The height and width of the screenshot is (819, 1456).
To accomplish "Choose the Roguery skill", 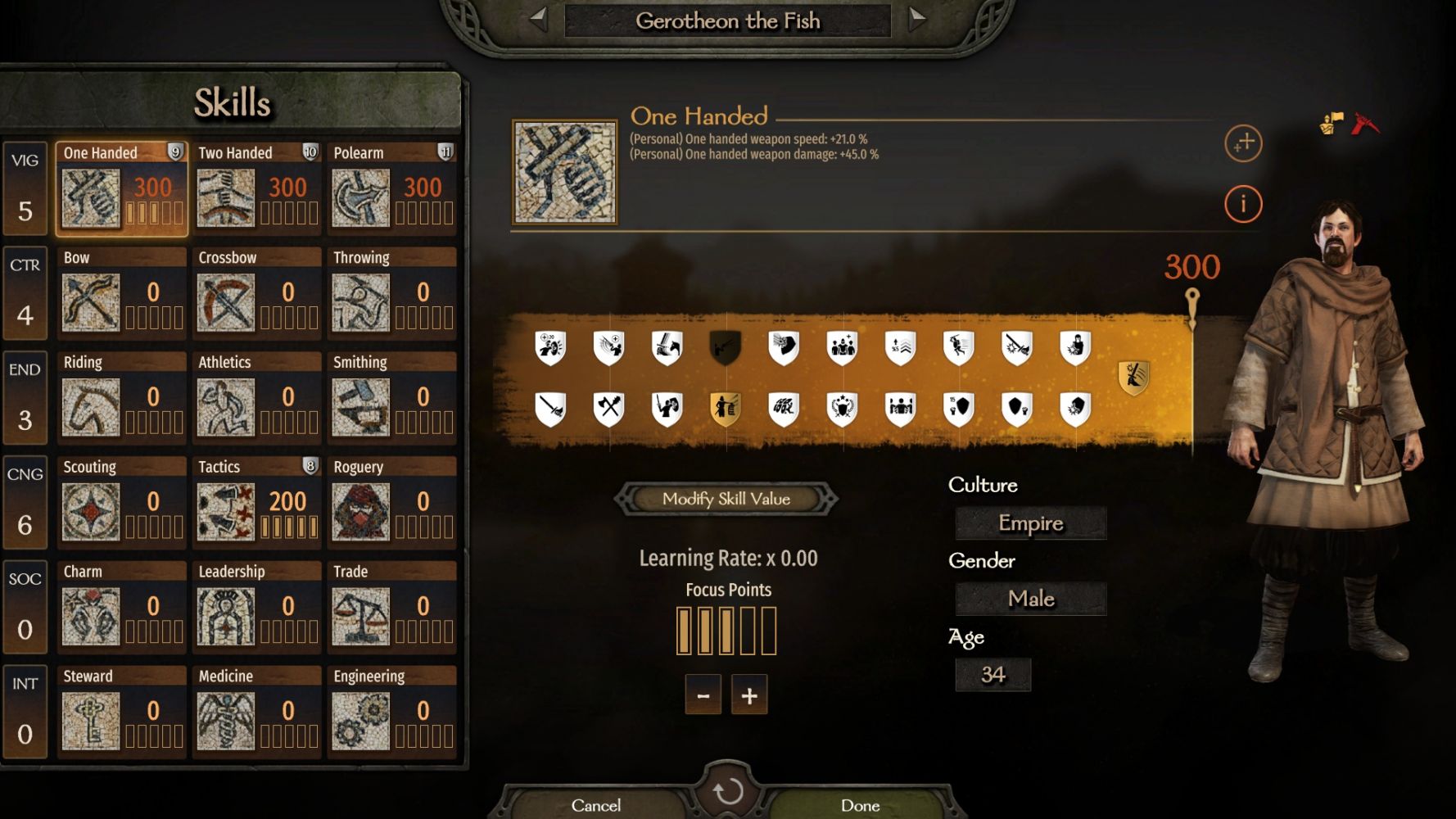I will coord(391,504).
